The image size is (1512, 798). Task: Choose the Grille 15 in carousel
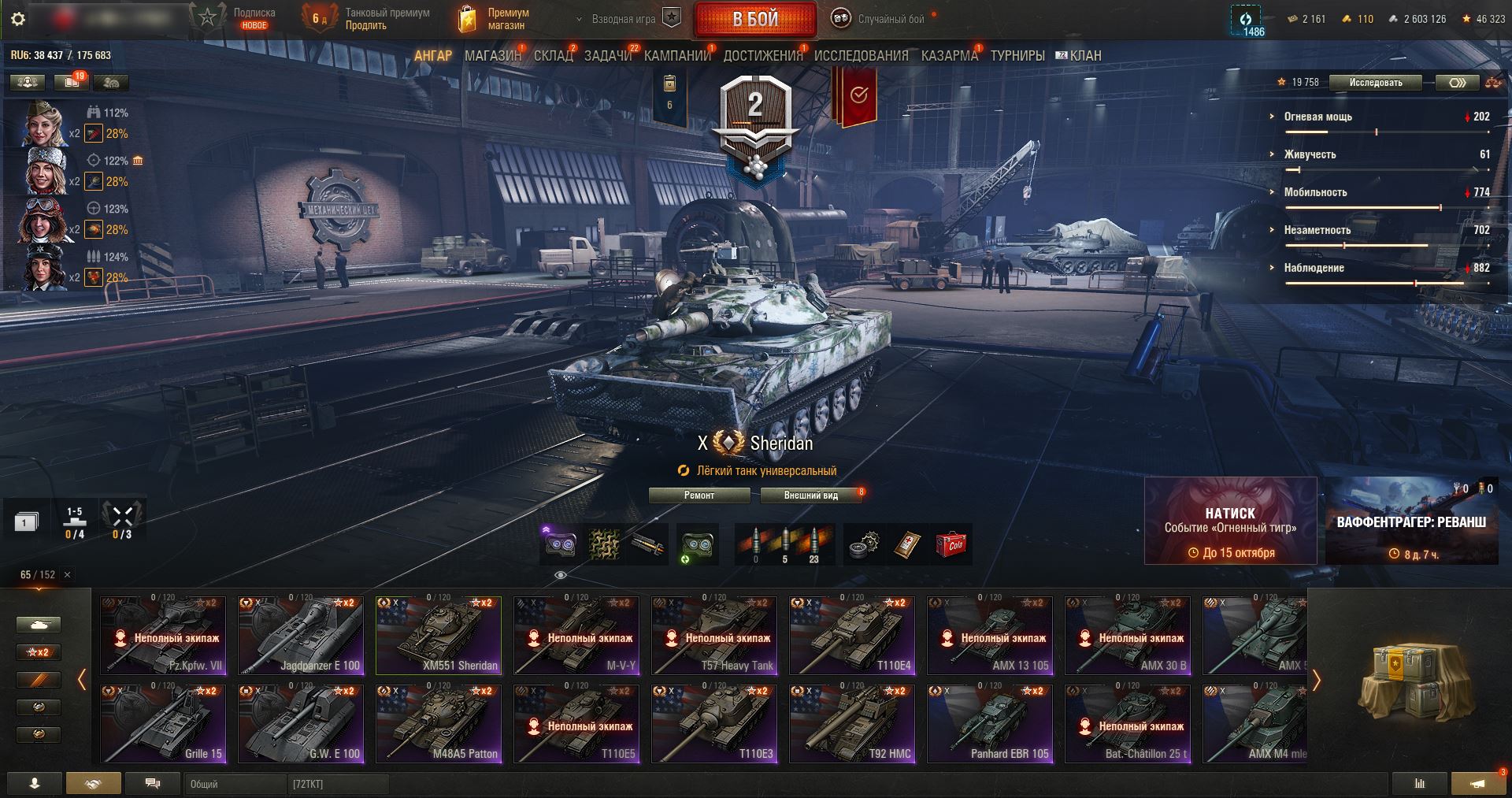click(x=163, y=724)
